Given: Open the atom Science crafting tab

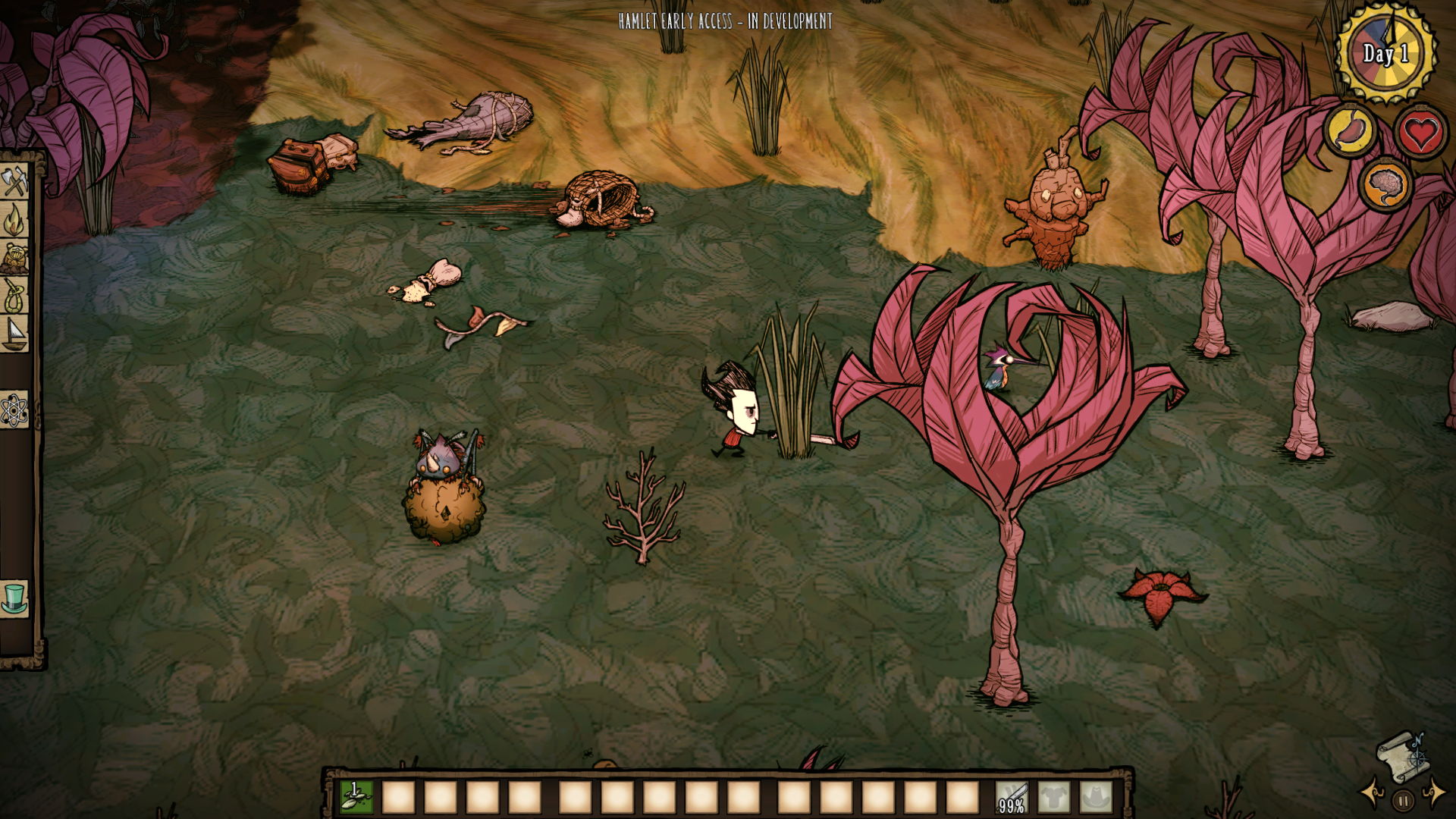Looking at the screenshot, I should click(x=14, y=410).
